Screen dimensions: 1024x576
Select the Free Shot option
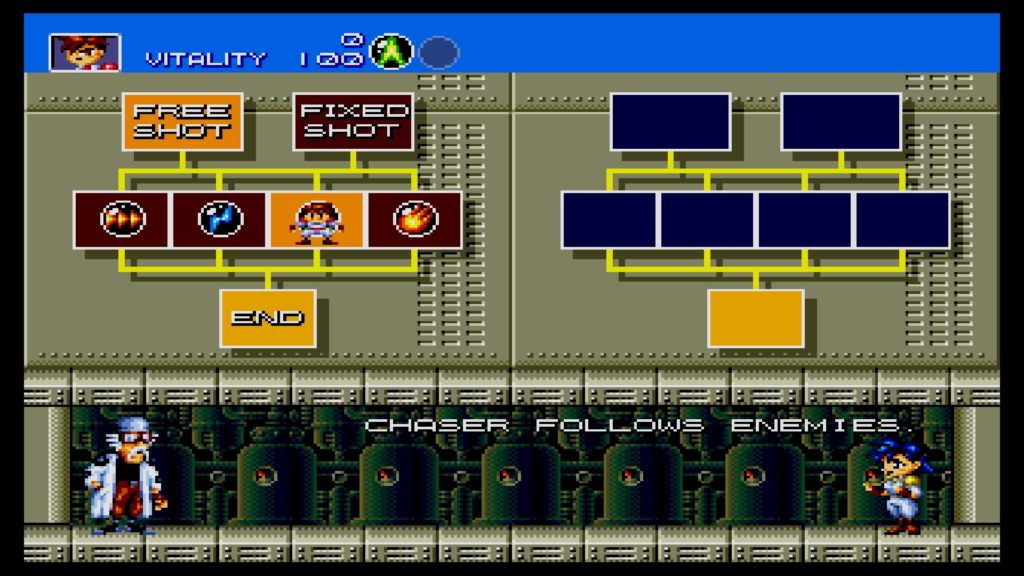pyautogui.click(x=182, y=121)
